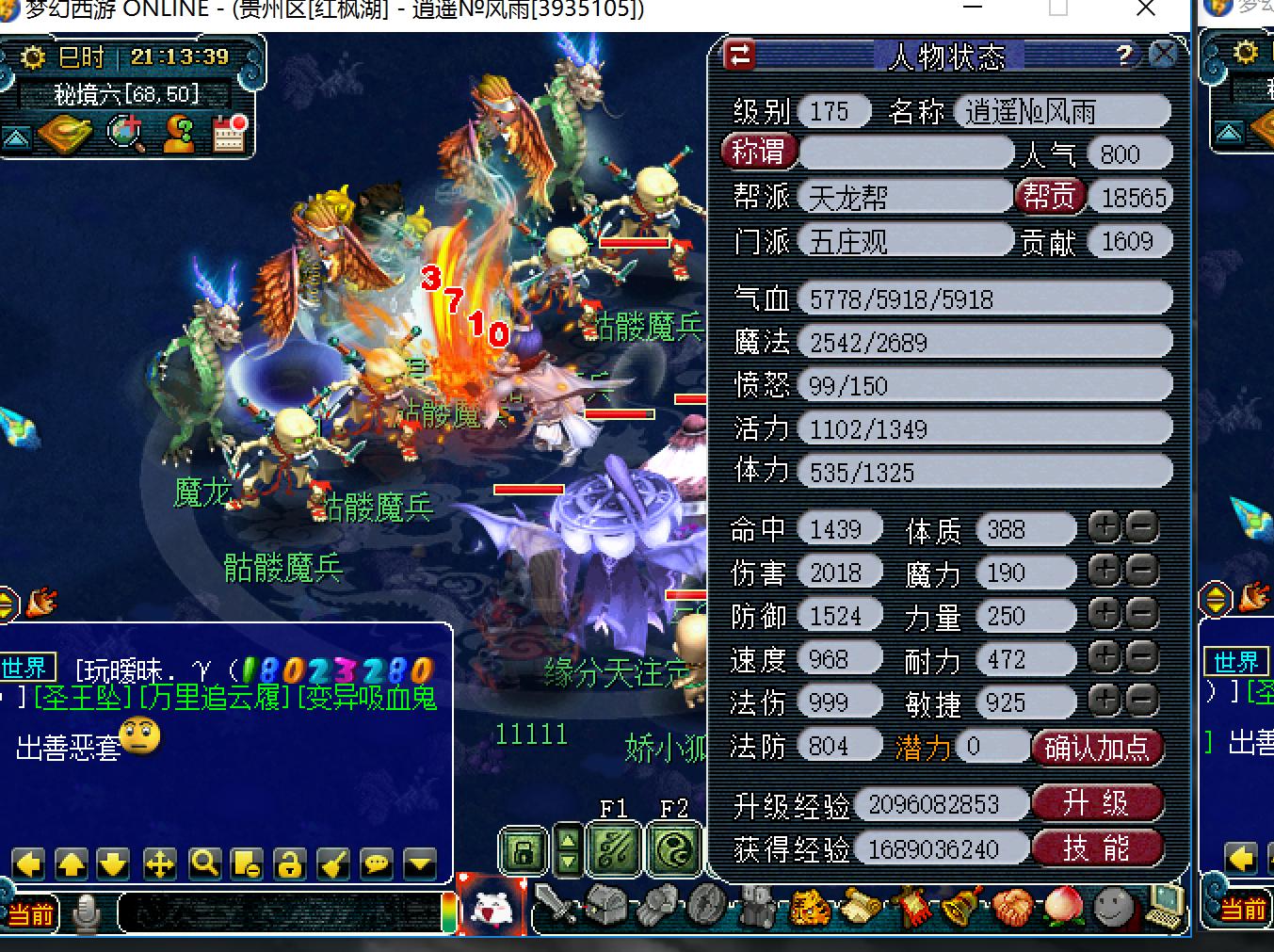Close the game window
1274x952 pixels.
coord(1145,10)
